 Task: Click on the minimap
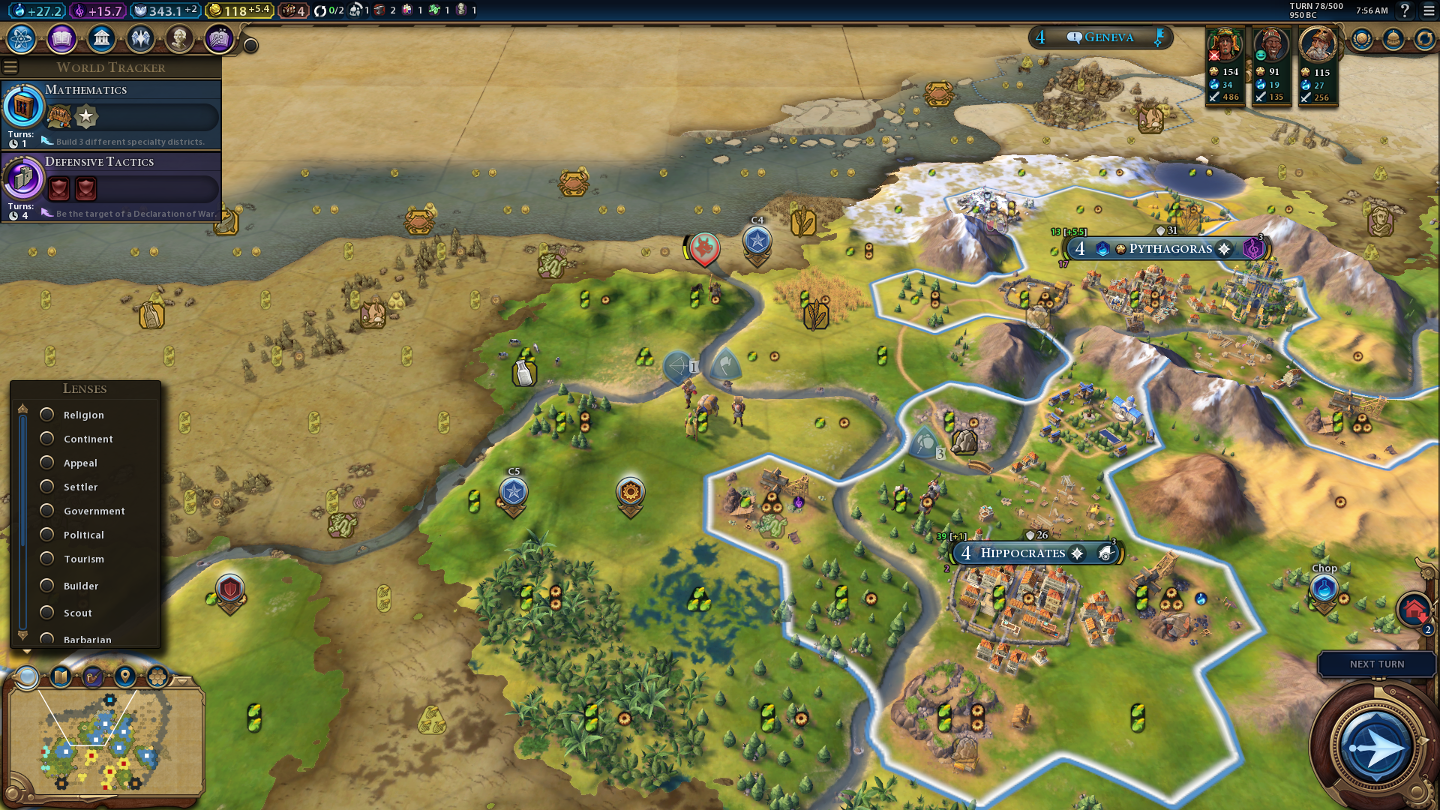(x=100, y=745)
